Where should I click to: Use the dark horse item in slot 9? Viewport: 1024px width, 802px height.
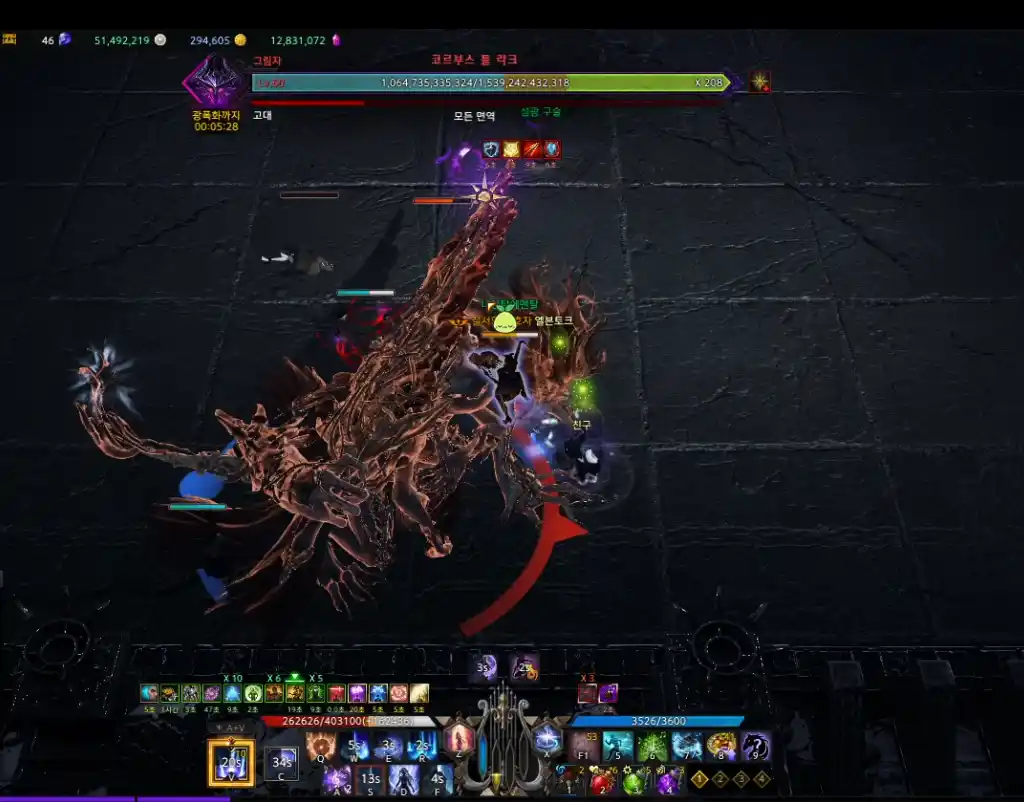click(x=755, y=746)
